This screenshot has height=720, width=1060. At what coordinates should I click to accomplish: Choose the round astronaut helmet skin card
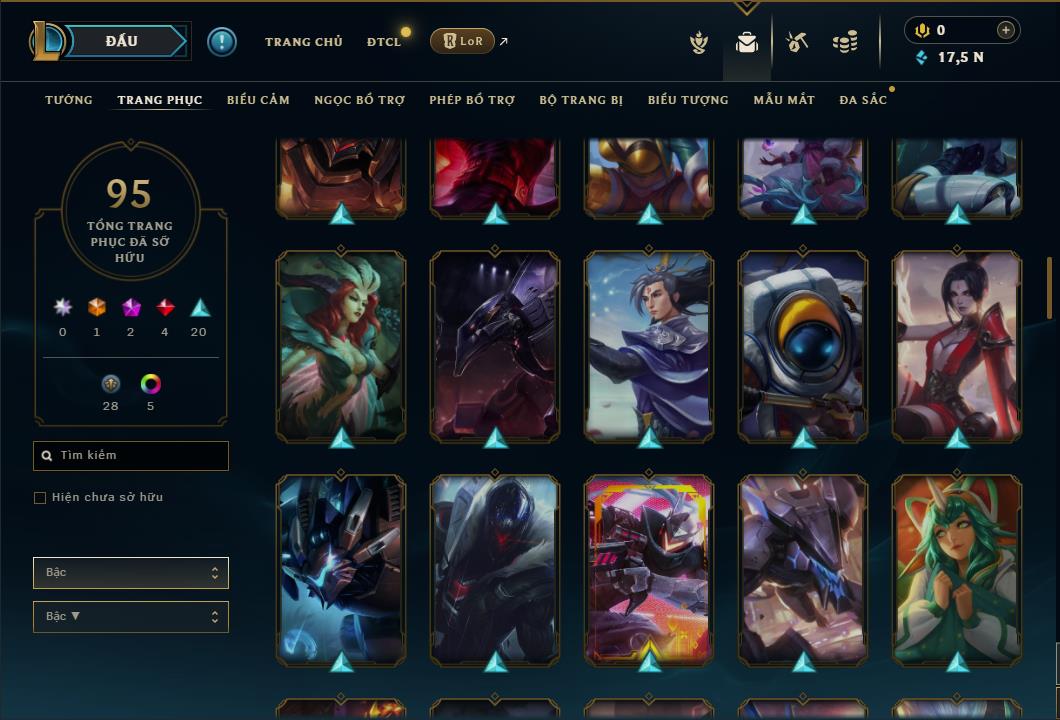click(x=803, y=344)
